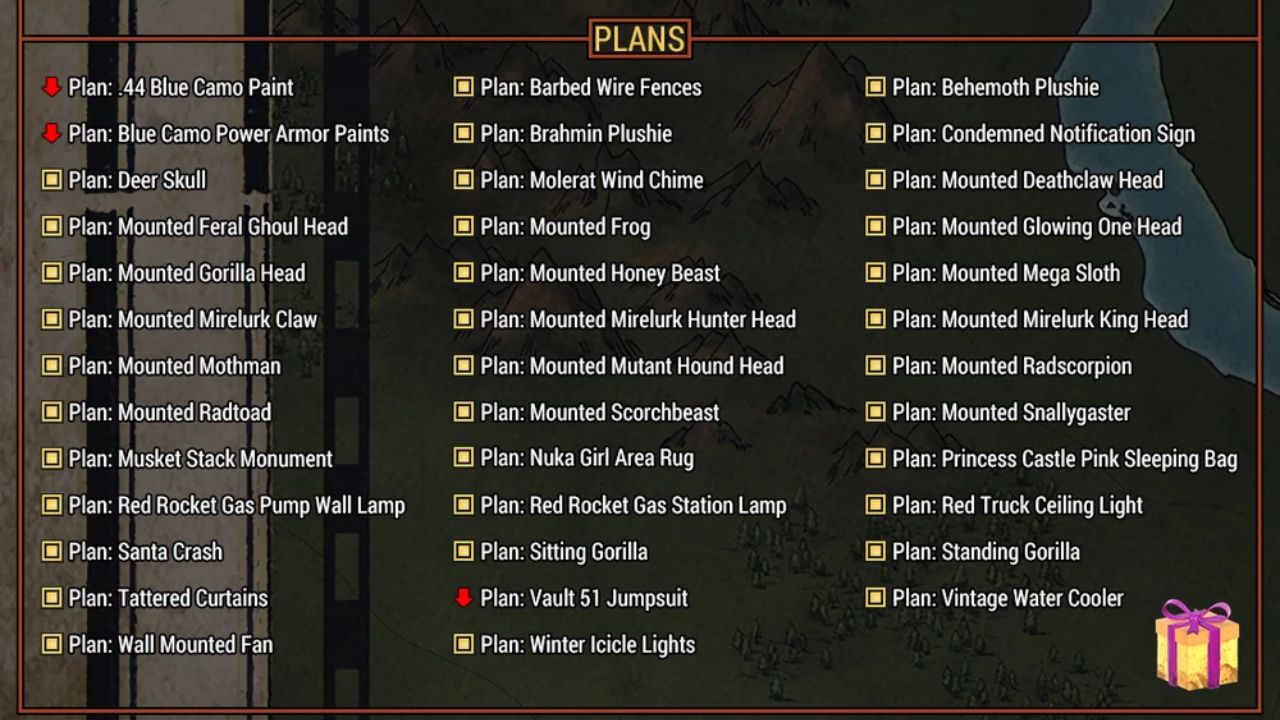Toggle the marker beside Santa Crash
Image resolution: width=1280 pixels, height=720 pixels.
[x=52, y=552]
